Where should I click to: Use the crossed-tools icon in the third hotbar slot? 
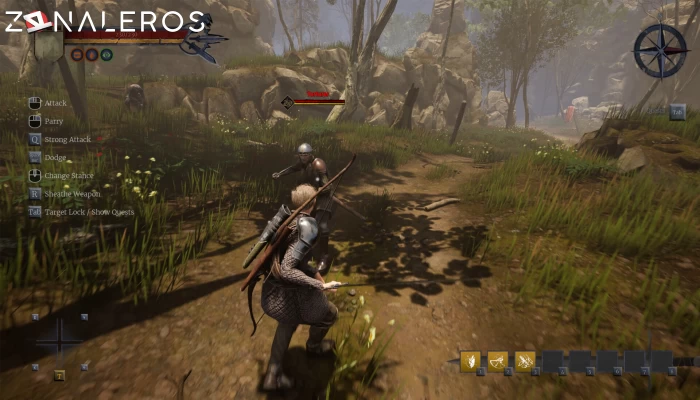524,361
